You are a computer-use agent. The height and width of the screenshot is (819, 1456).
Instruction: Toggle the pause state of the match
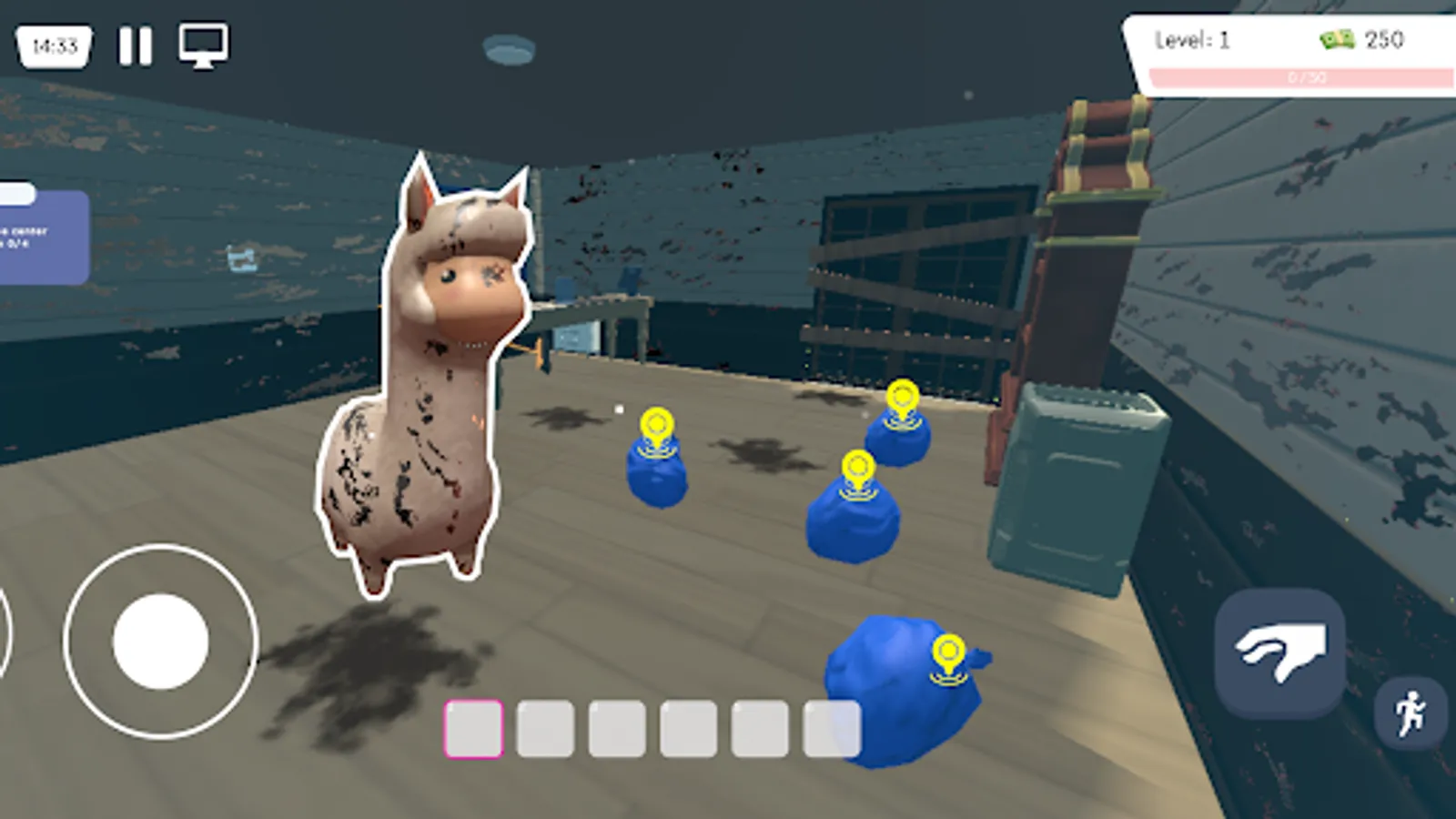click(x=133, y=45)
